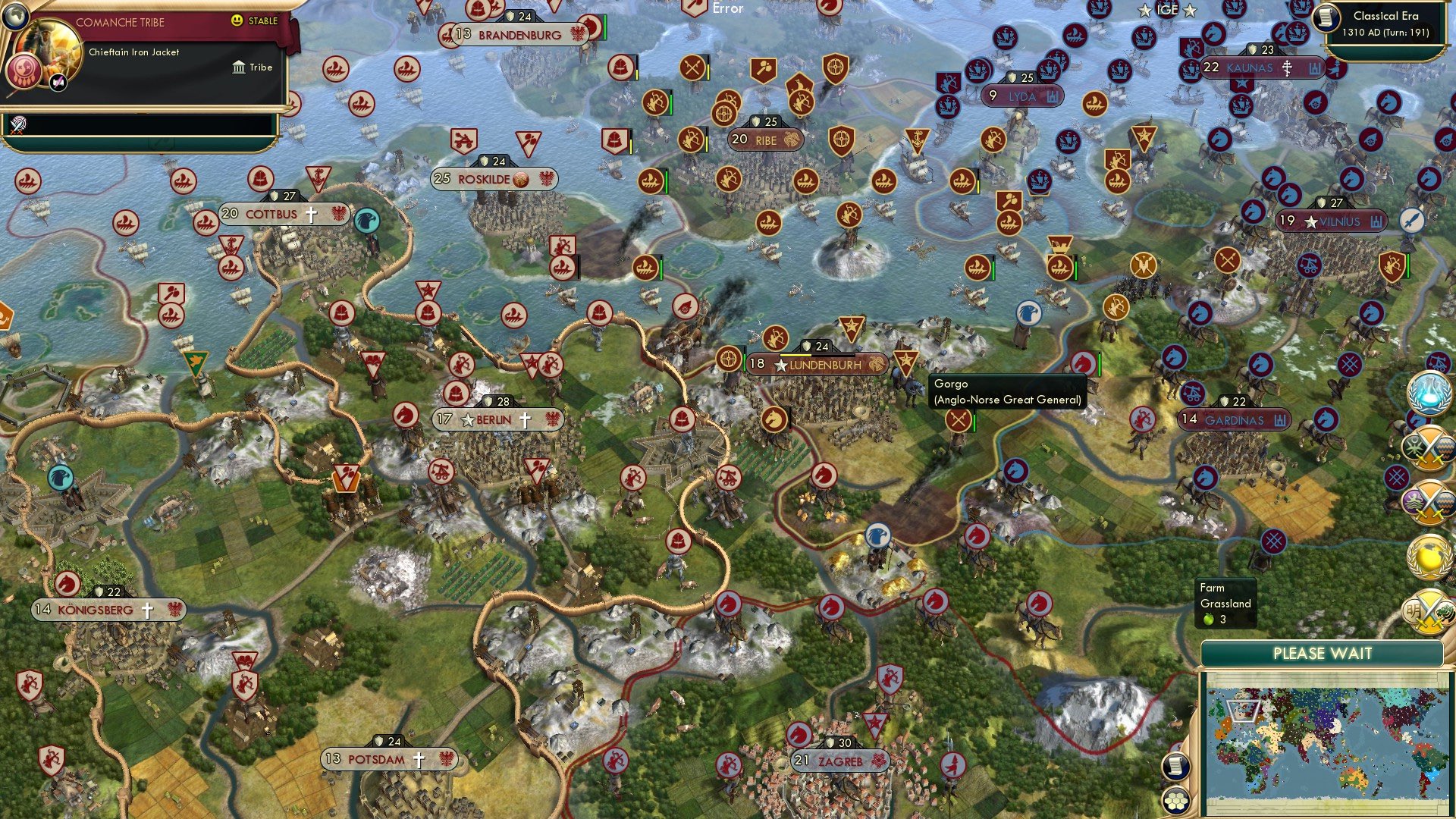Toggle the hex grid overlay below the minimap
This screenshot has width=1456, height=819.
click(x=1176, y=800)
